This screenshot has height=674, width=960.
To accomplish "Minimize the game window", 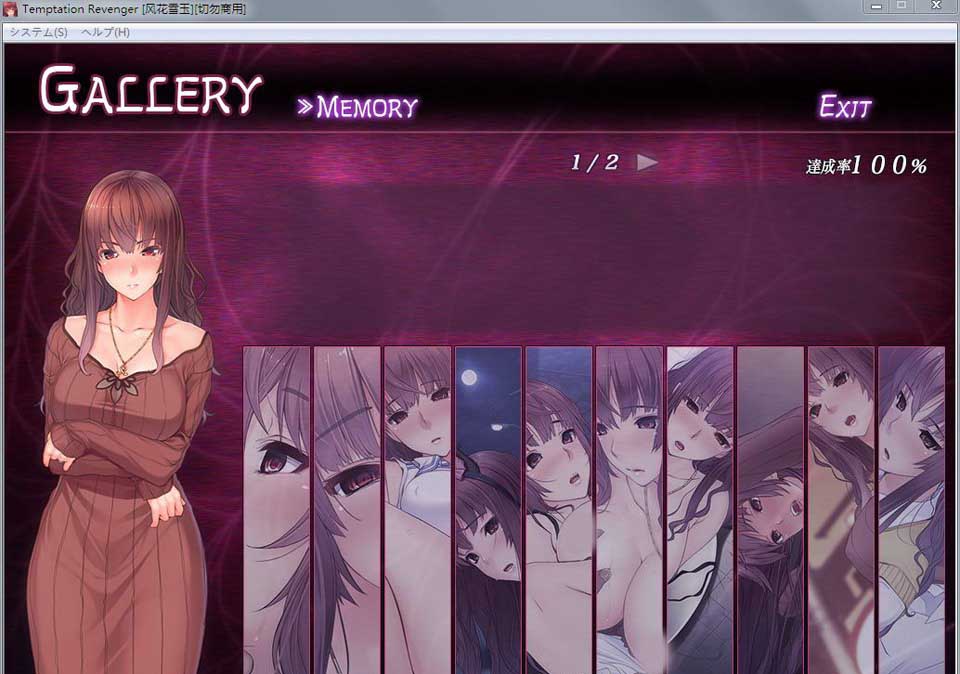I will 877,7.
